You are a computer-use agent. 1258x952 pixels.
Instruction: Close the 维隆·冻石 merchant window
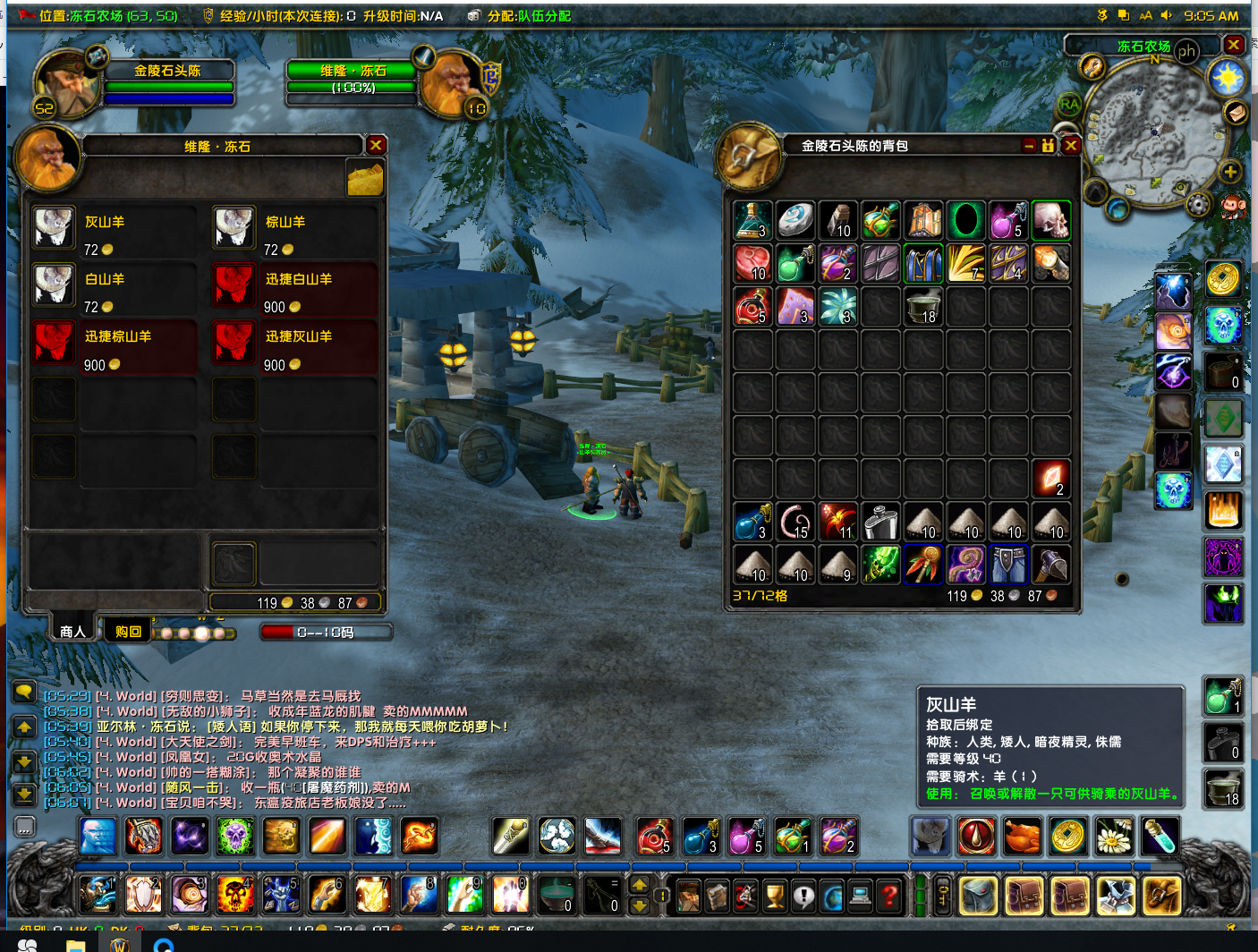pos(376,145)
